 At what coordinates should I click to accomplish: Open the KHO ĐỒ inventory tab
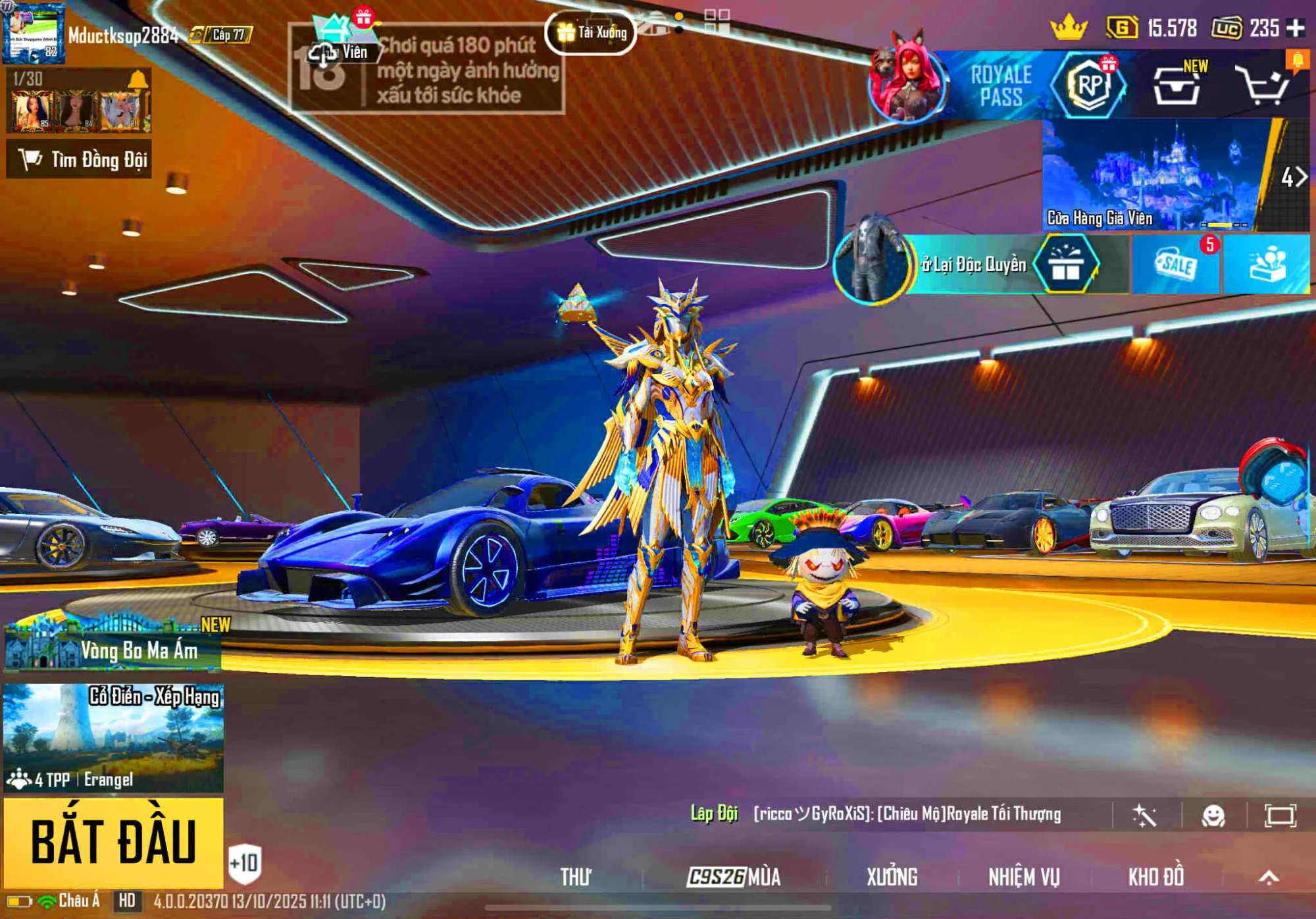[x=1156, y=877]
